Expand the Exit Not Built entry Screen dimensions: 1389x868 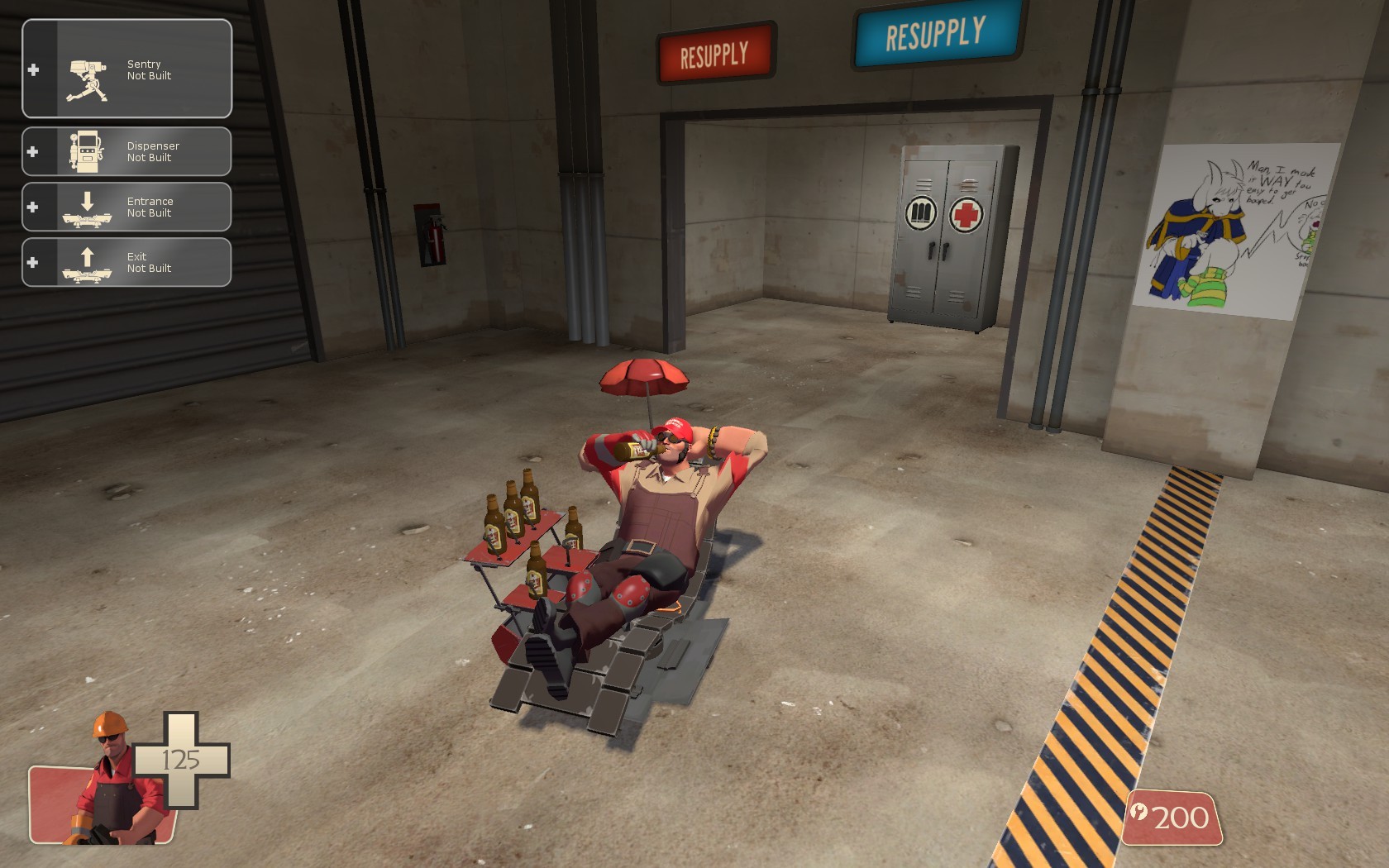tap(34, 262)
